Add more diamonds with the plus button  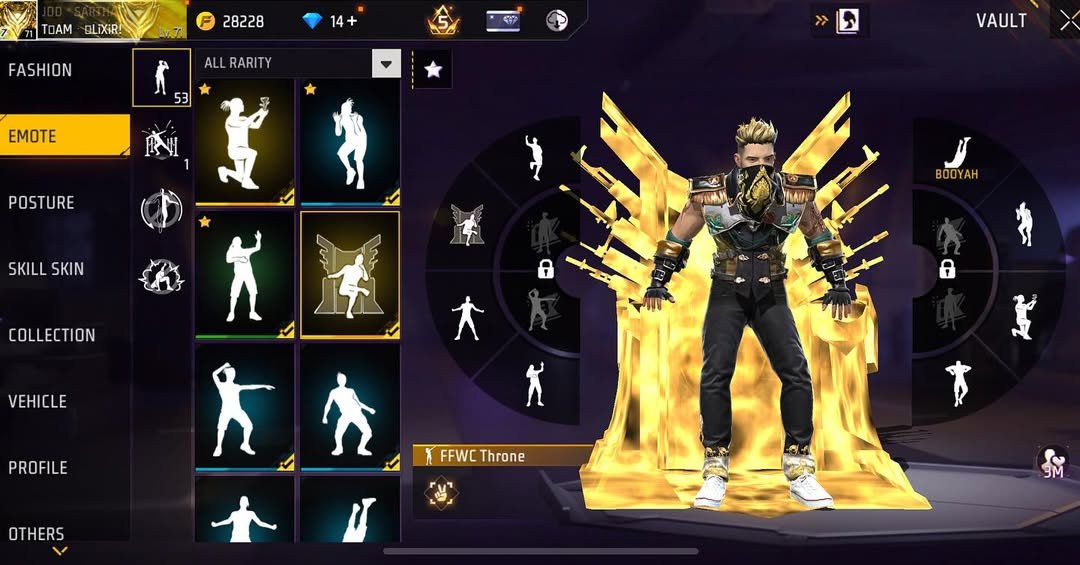pyautogui.click(x=351, y=21)
